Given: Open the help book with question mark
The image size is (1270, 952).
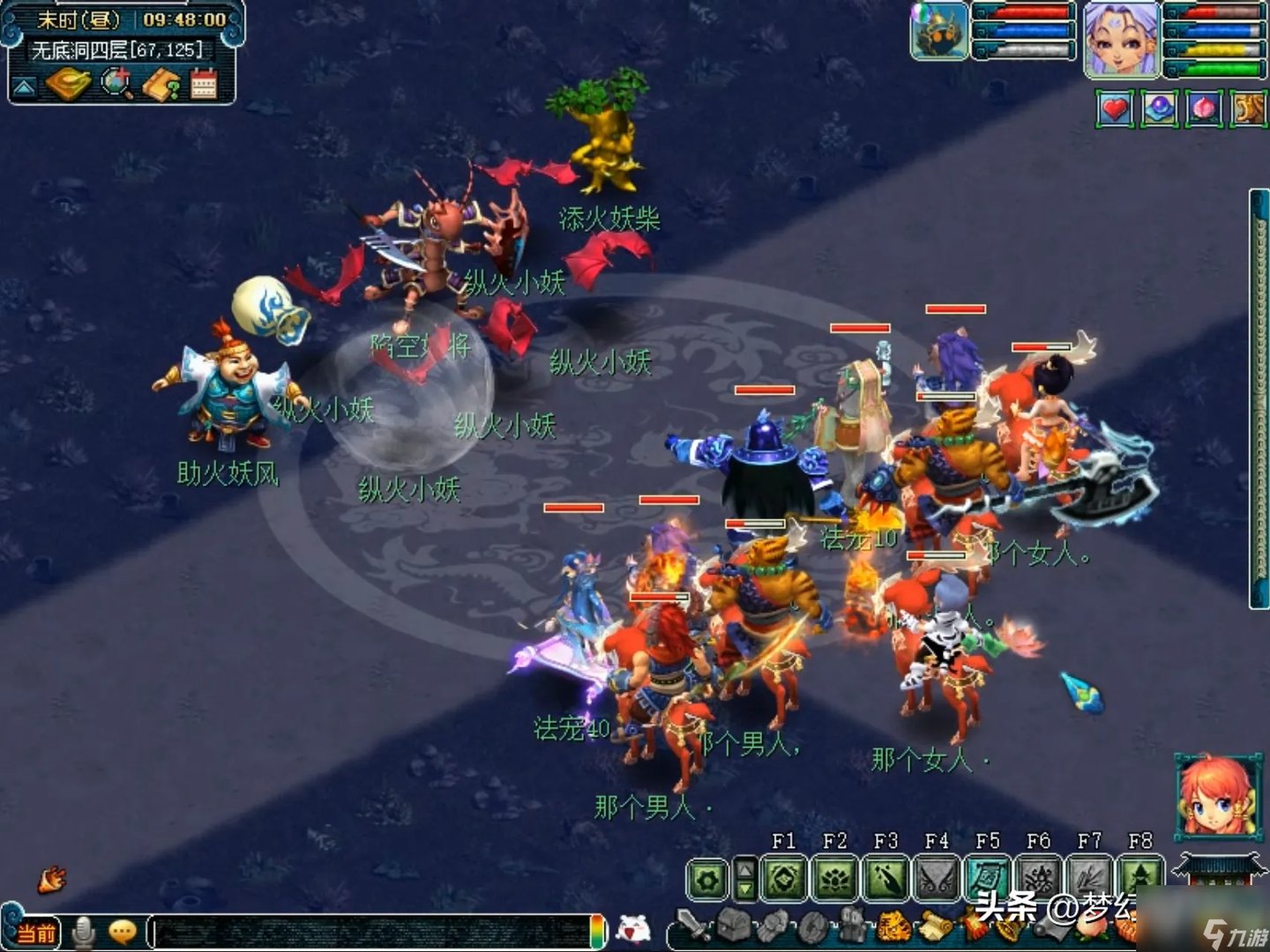Looking at the screenshot, I should click(161, 84).
